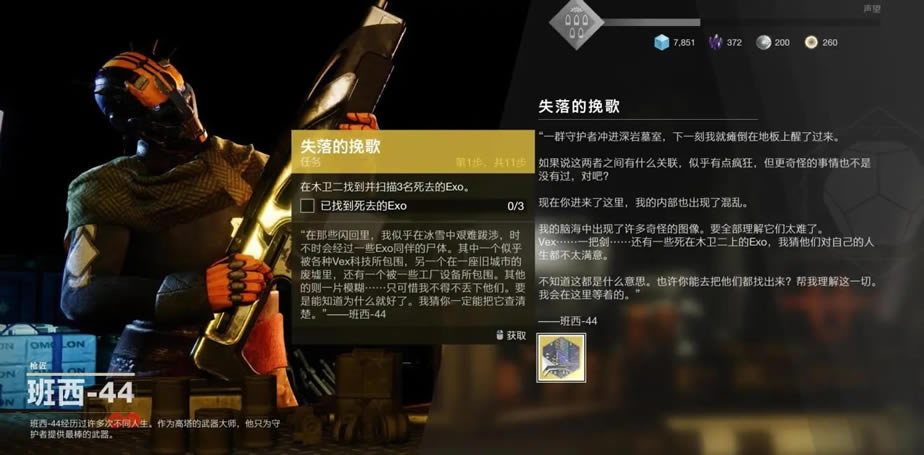Select the 失落的挽歌 quest item icon

coord(561,357)
